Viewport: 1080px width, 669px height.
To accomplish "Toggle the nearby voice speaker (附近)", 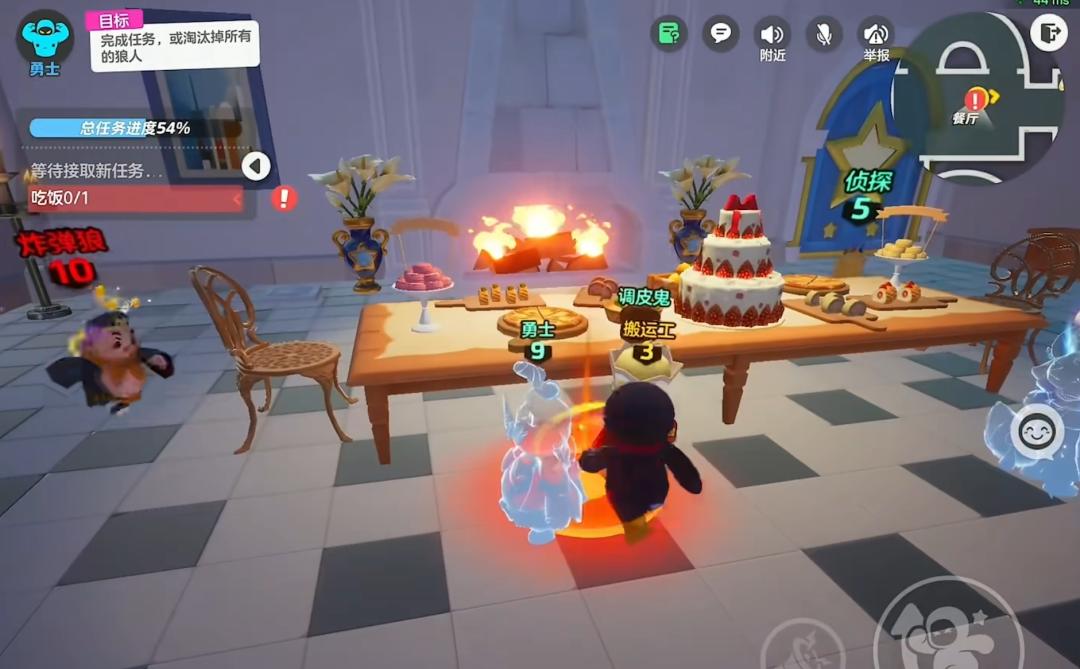I will pos(772,34).
